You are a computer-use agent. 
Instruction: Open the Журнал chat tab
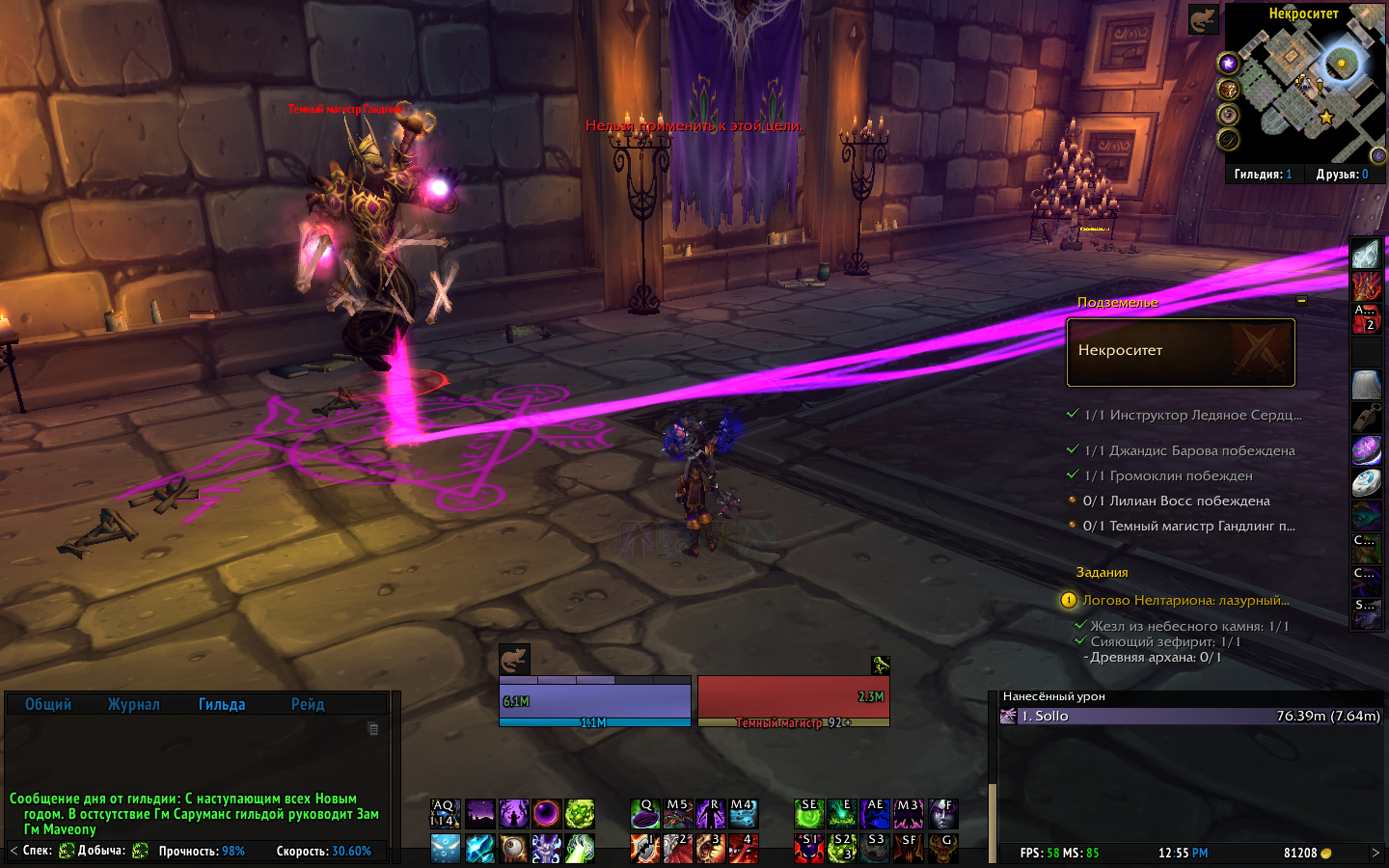tap(134, 704)
